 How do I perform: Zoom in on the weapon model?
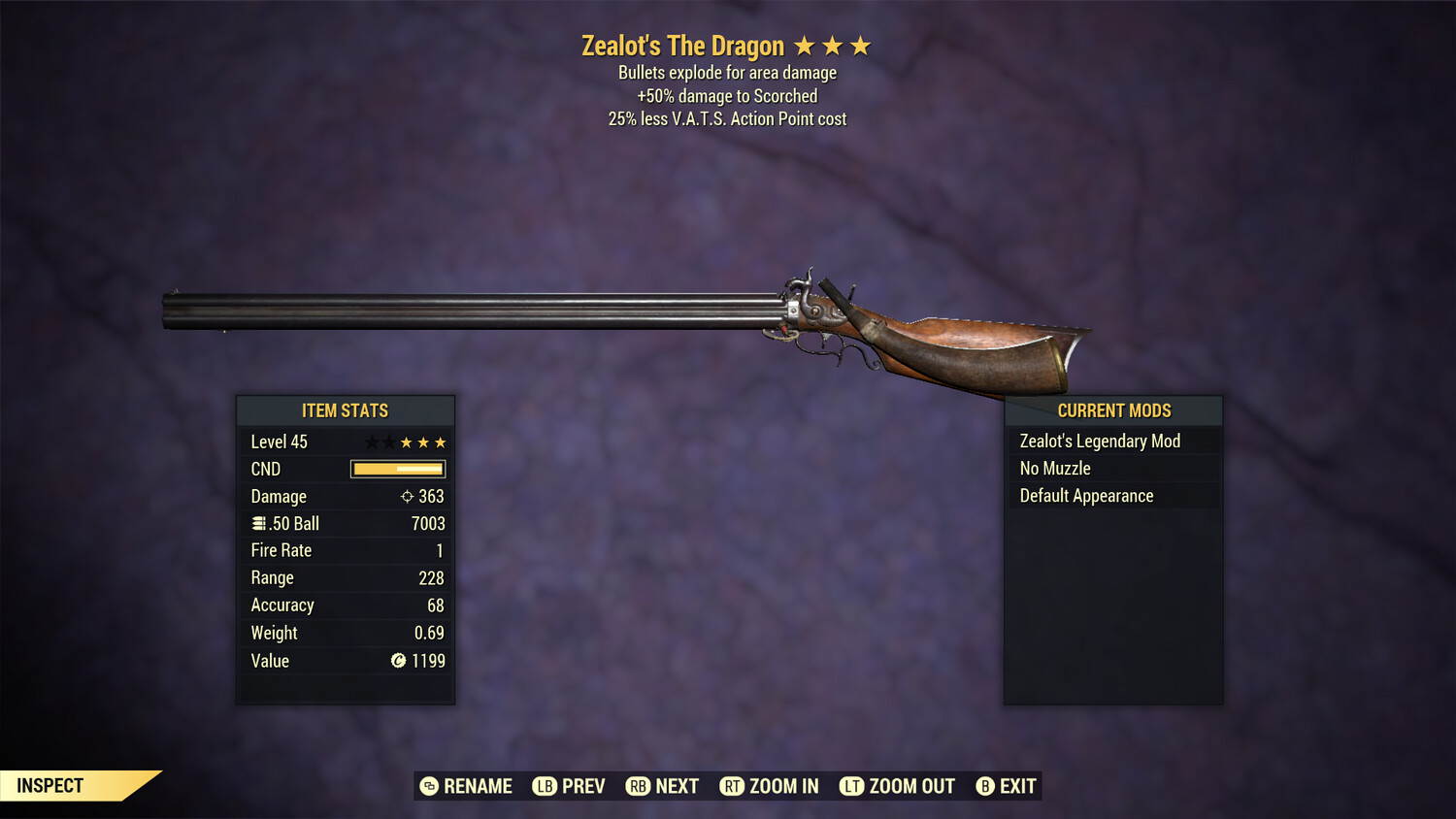coord(769,786)
